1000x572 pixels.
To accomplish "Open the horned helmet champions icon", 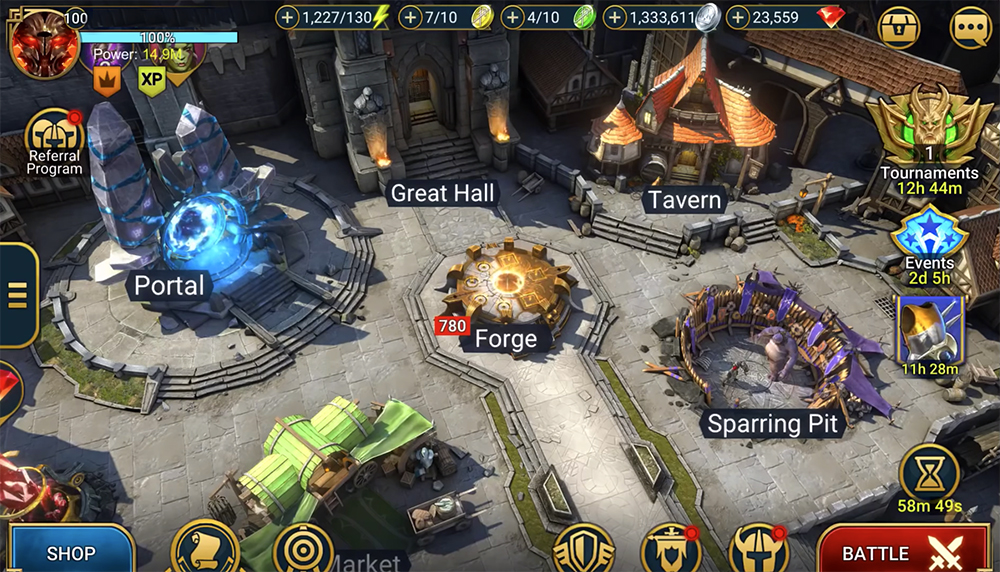I will pyautogui.click(x=759, y=551).
